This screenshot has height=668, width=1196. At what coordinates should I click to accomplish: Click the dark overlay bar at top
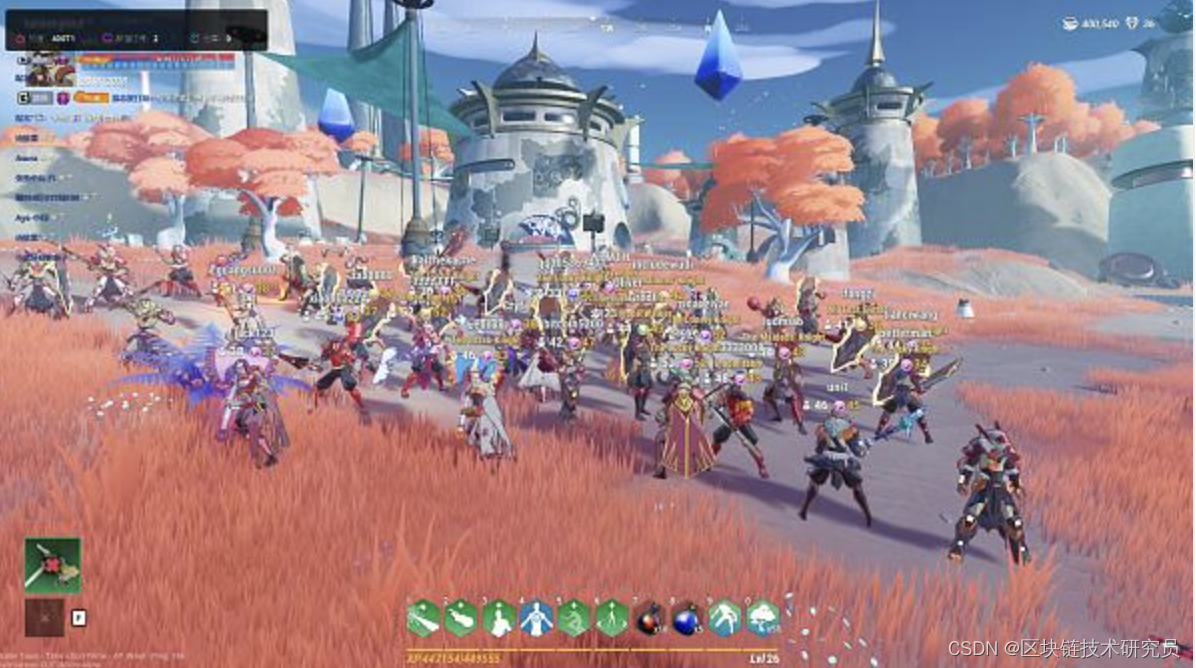[137, 30]
